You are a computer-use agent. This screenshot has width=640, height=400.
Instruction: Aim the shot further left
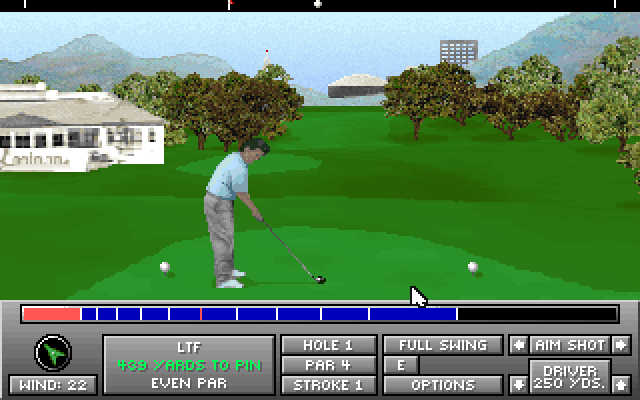[x=518, y=345]
